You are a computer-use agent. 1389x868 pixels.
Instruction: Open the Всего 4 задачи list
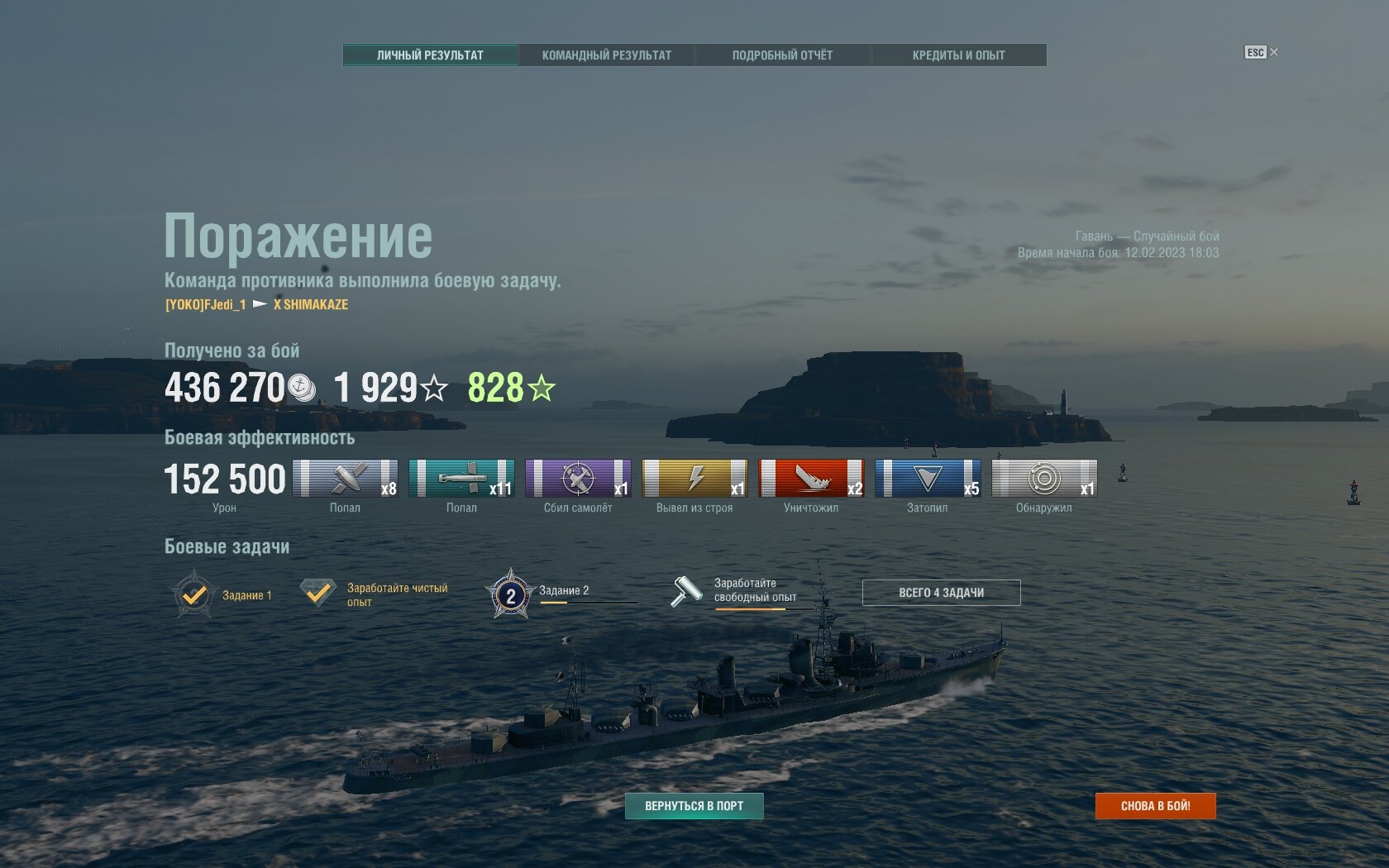coord(941,593)
